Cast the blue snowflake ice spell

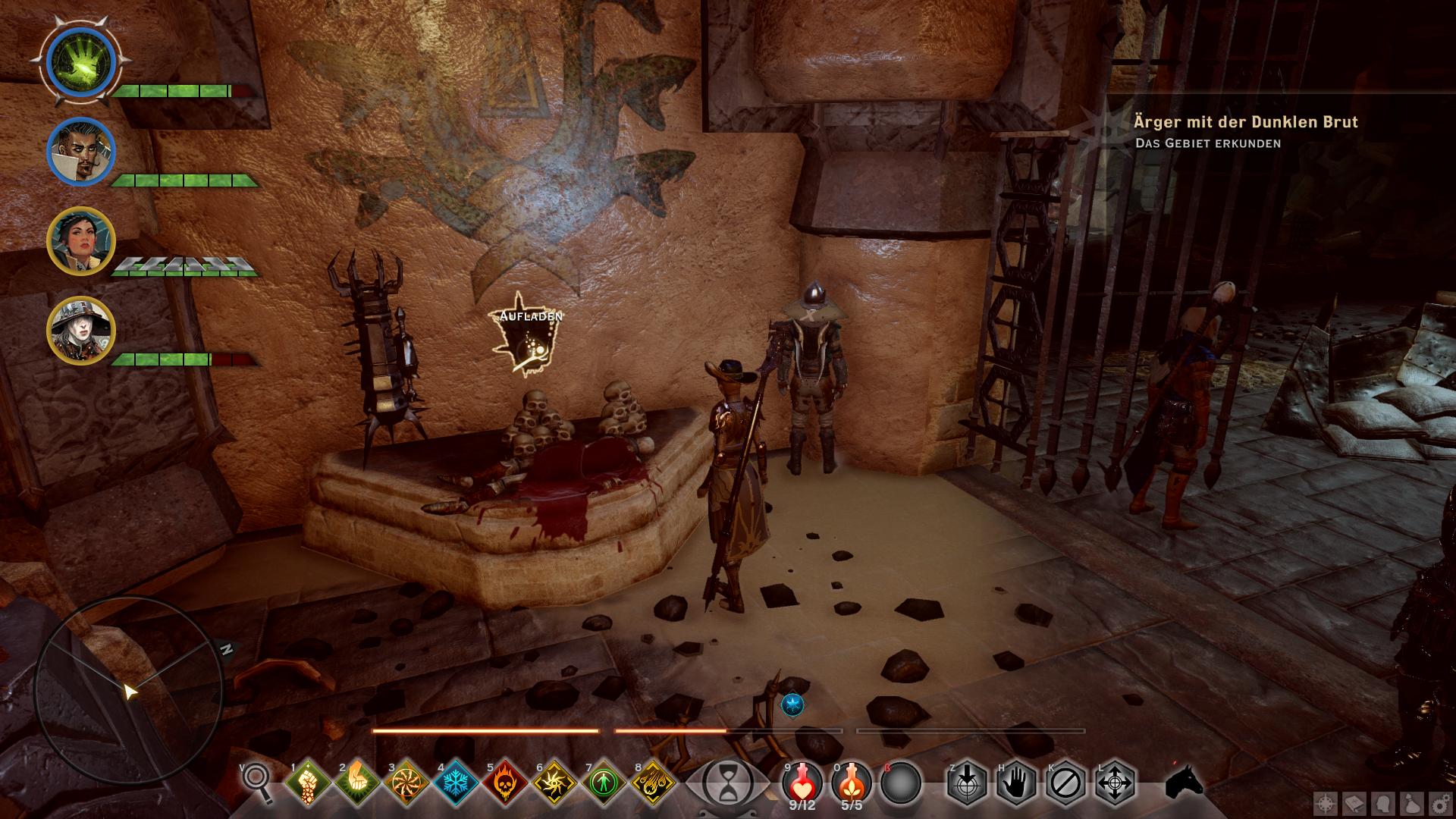(455, 782)
